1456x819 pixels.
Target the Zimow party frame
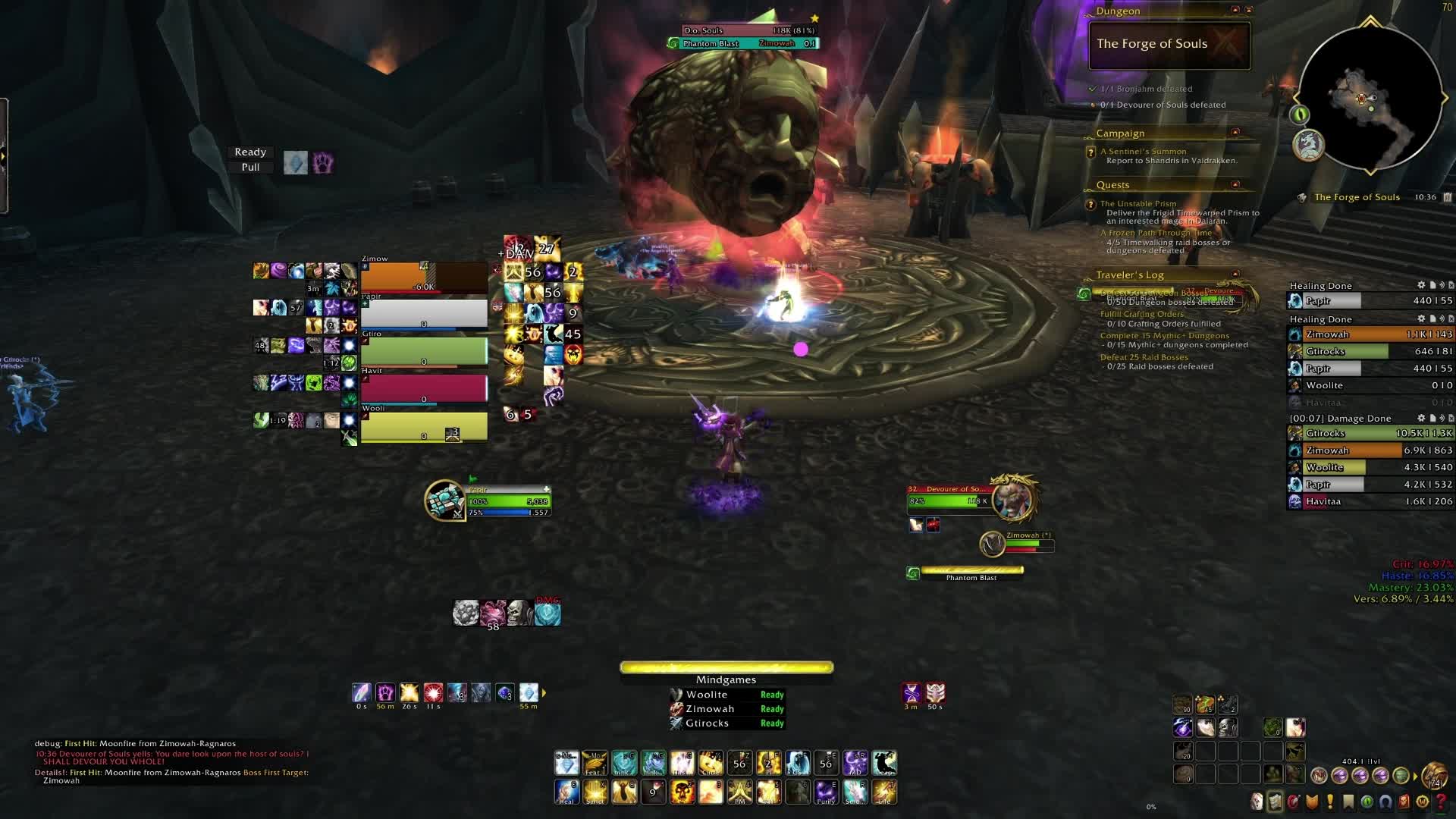point(424,278)
